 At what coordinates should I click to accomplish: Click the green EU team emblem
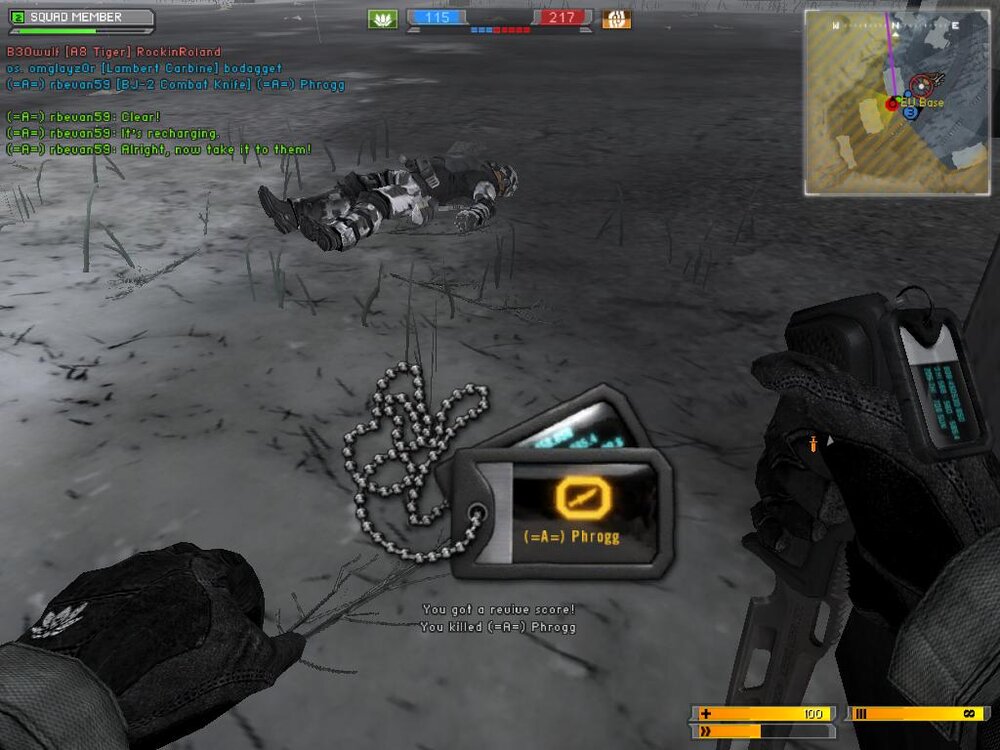point(382,19)
